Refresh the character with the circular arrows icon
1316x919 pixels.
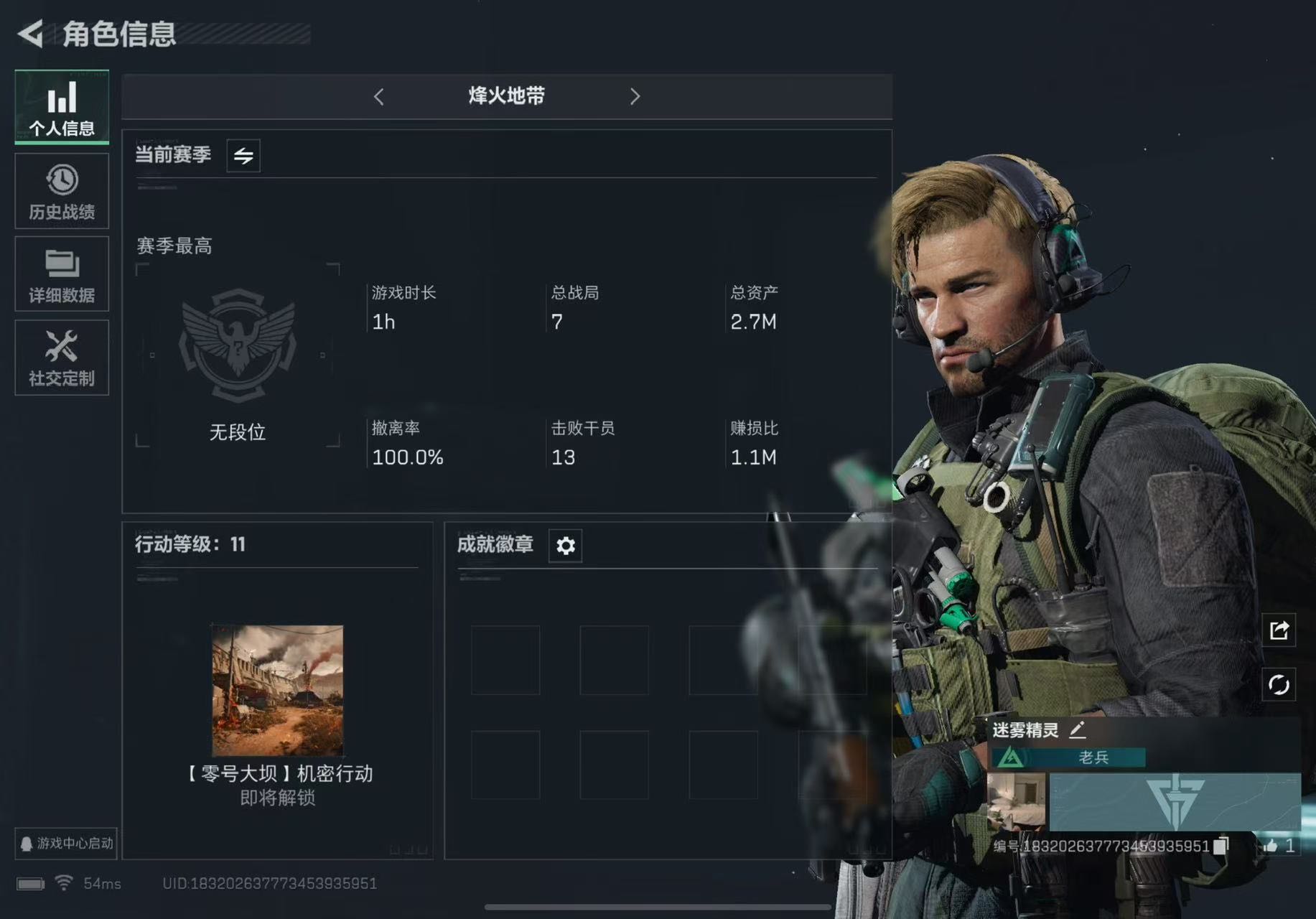[x=1279, y=685]
